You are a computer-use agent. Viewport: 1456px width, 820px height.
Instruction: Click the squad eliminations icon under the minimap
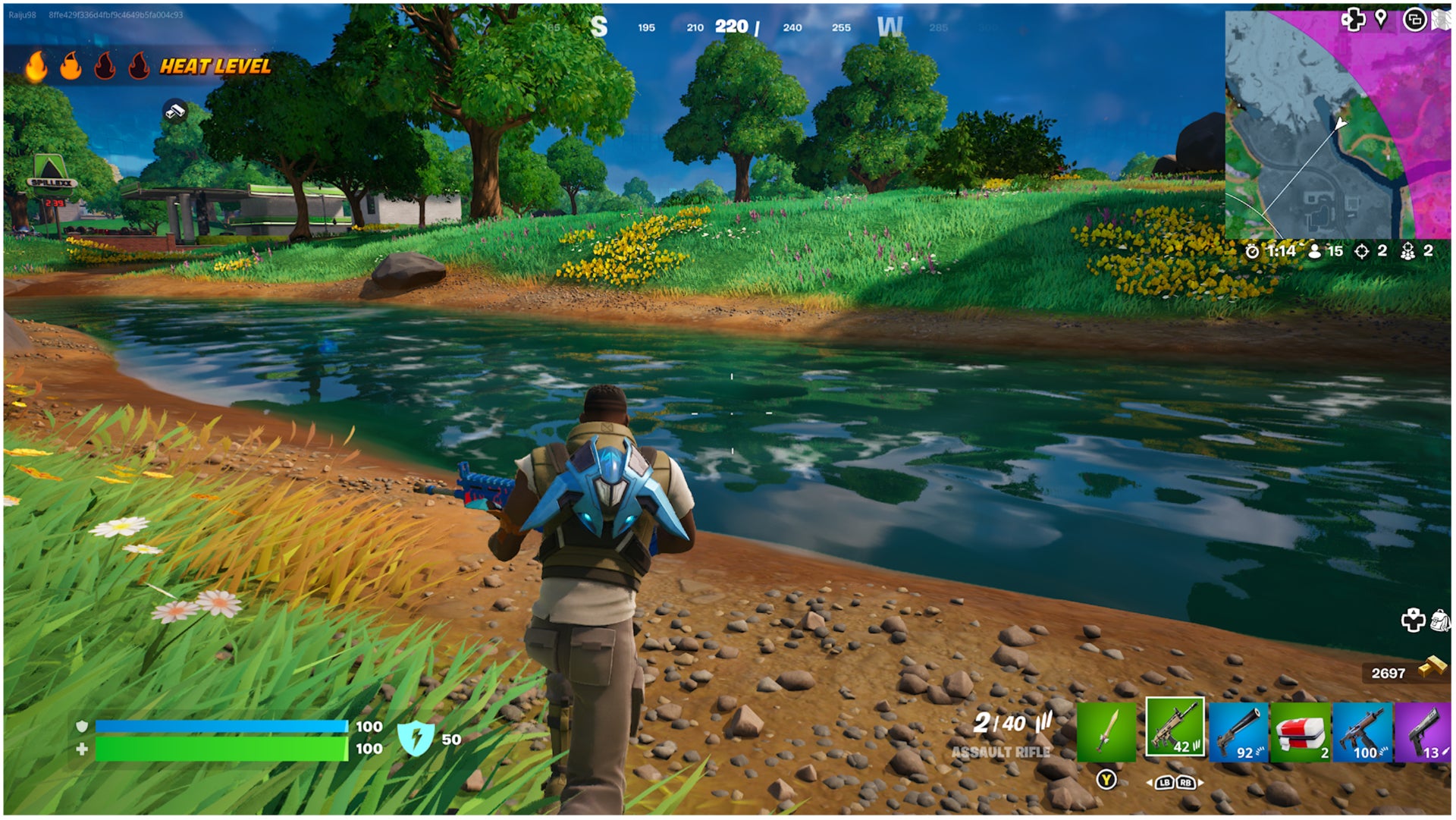pos(1409,250)
